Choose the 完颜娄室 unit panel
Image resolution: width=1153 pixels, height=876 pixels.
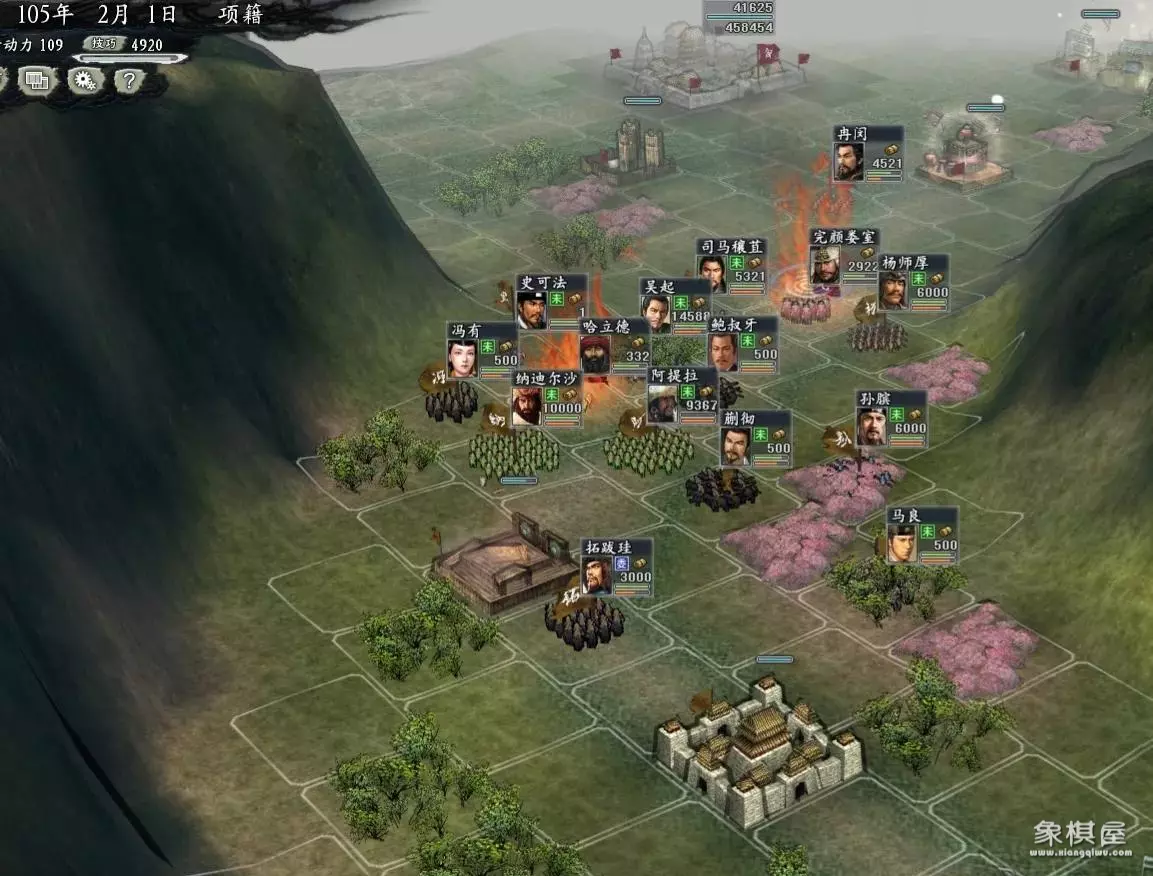[x=844, y=257]
